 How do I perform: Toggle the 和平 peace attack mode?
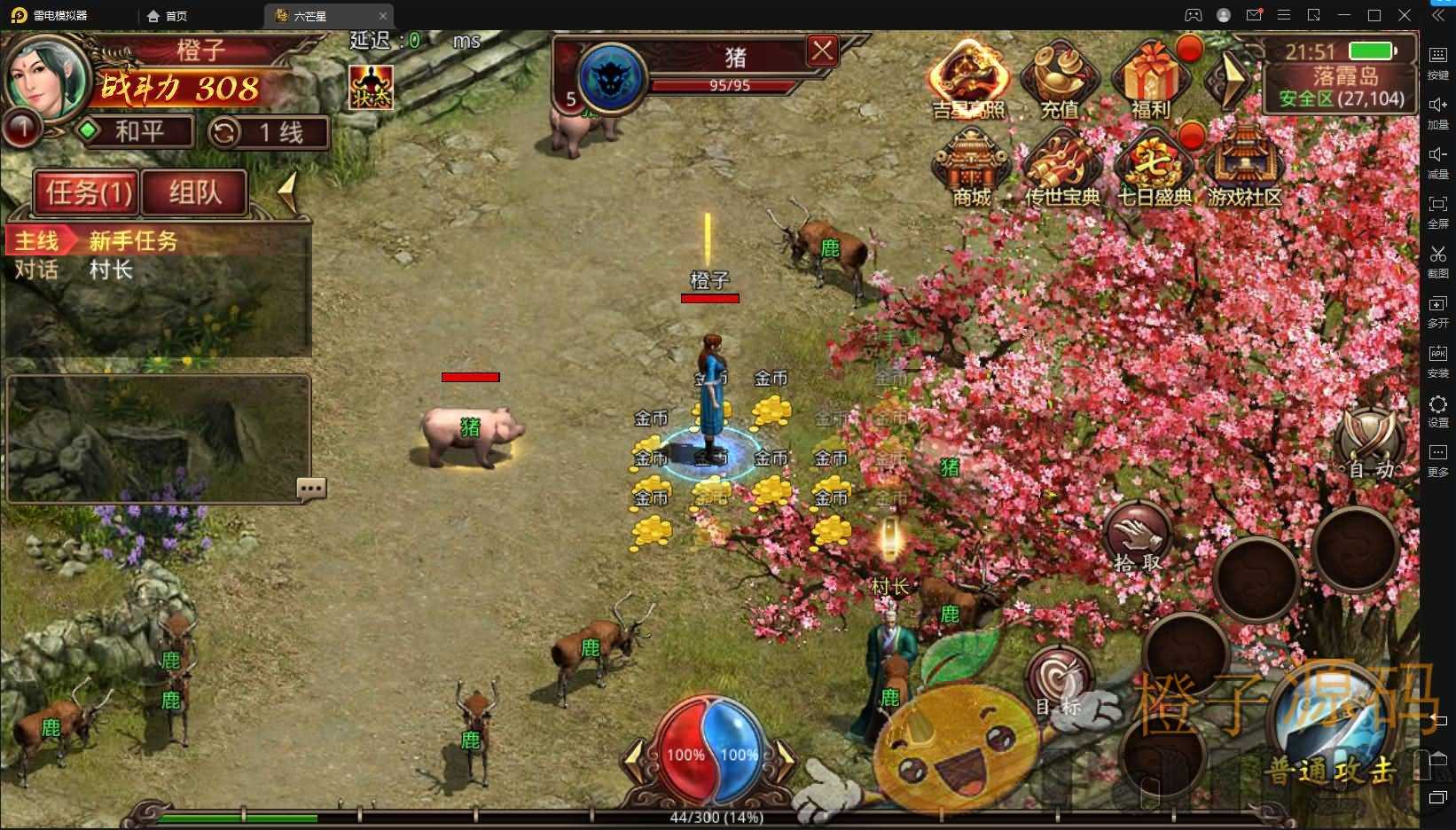click(x=135, y=132)
